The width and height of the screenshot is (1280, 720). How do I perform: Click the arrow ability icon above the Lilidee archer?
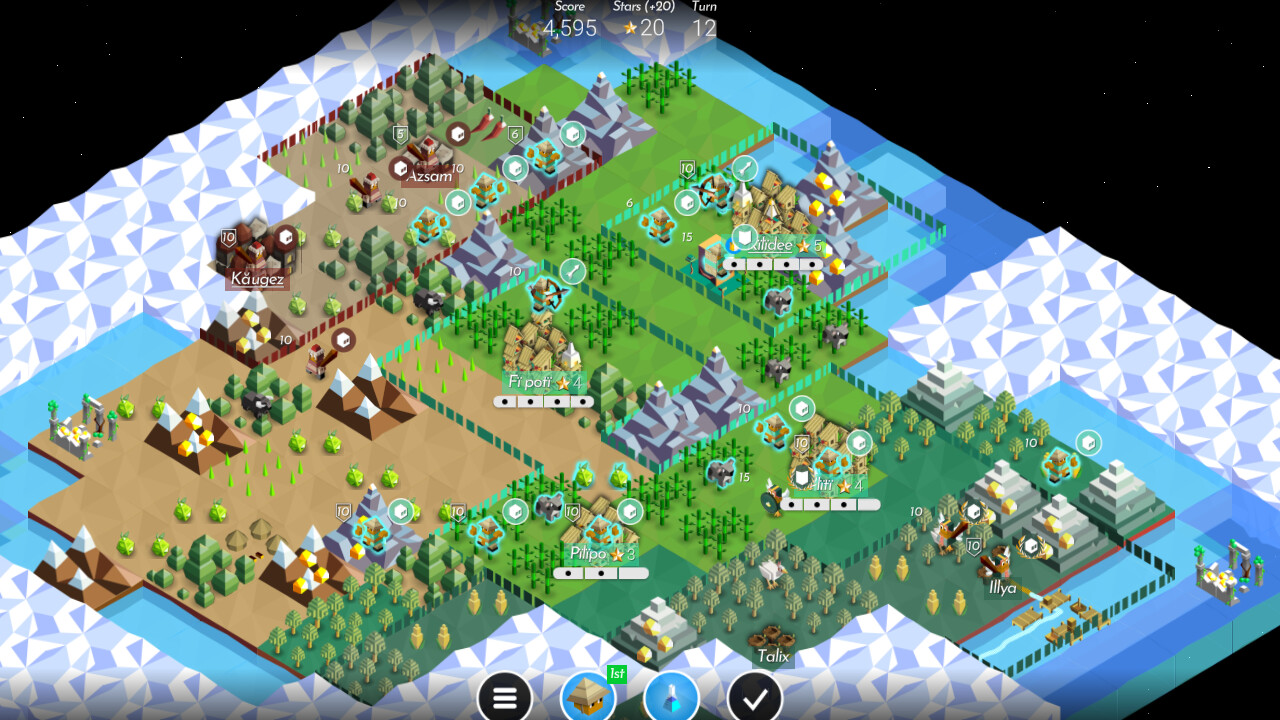(745, 167)
